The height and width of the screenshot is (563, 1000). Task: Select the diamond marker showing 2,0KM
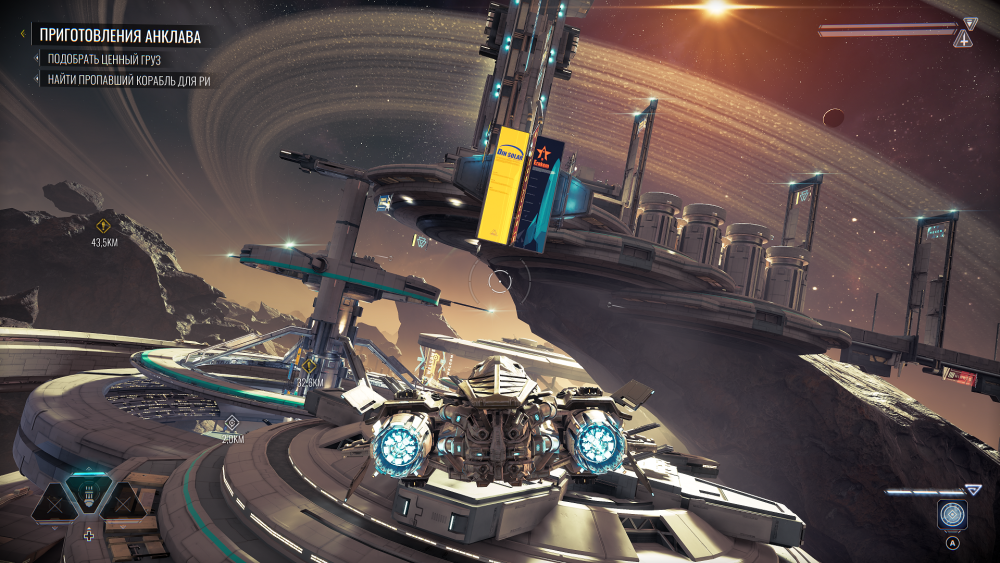(232, 422)
